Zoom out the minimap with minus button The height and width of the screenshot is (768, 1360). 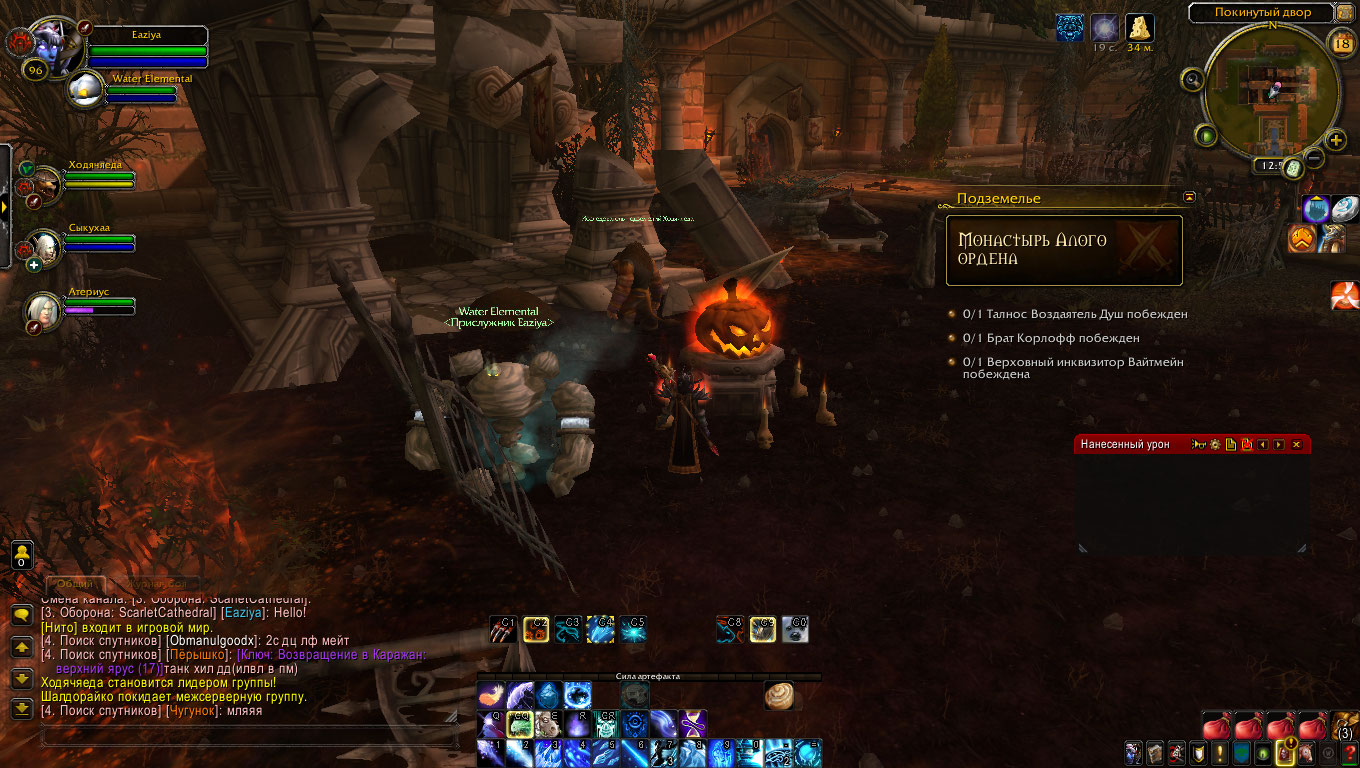[x=1315, y=158]
